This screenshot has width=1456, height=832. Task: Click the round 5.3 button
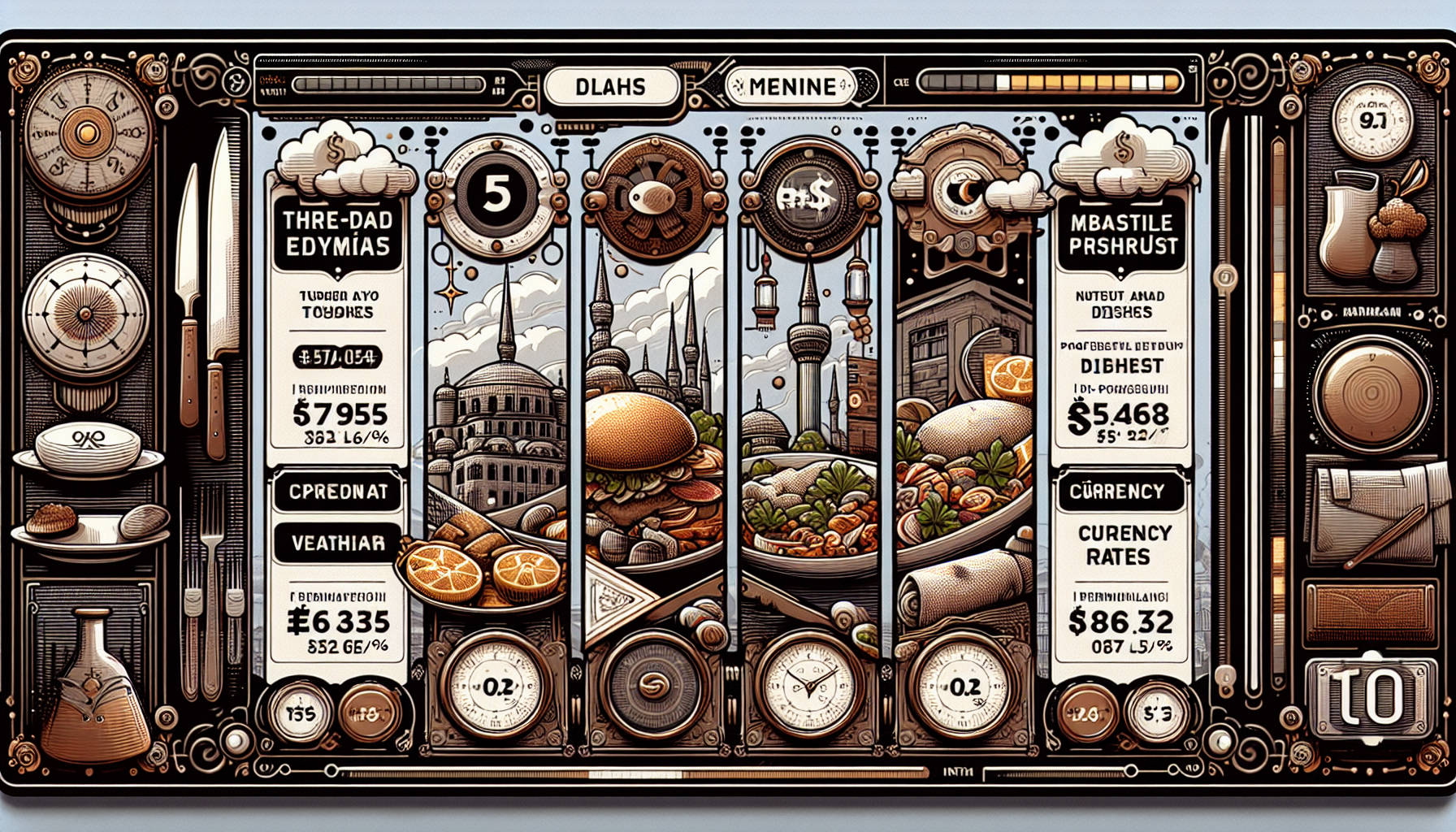[1157, 714]
